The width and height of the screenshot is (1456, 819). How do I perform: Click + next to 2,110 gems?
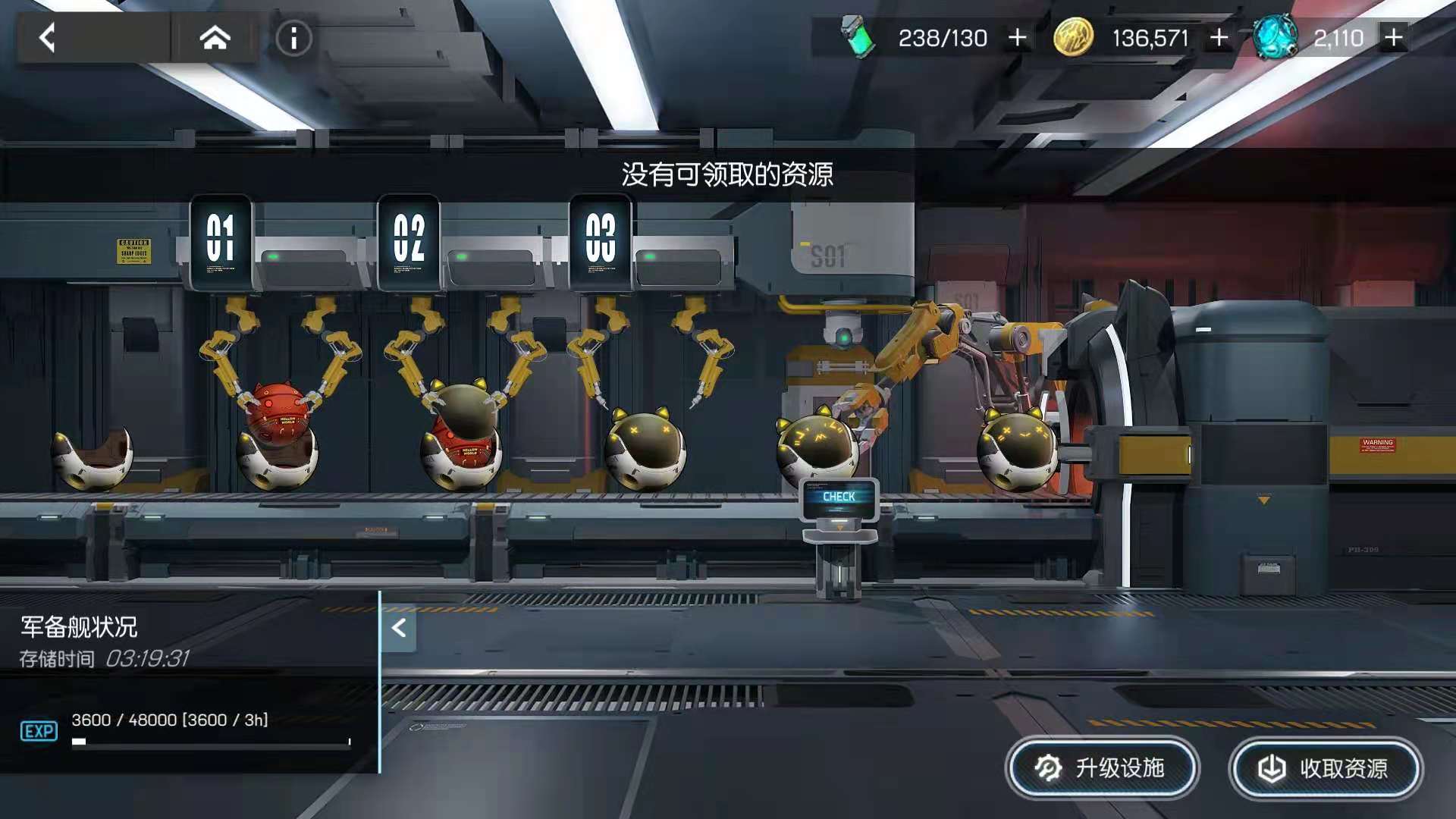click(x=1393, y=36)
